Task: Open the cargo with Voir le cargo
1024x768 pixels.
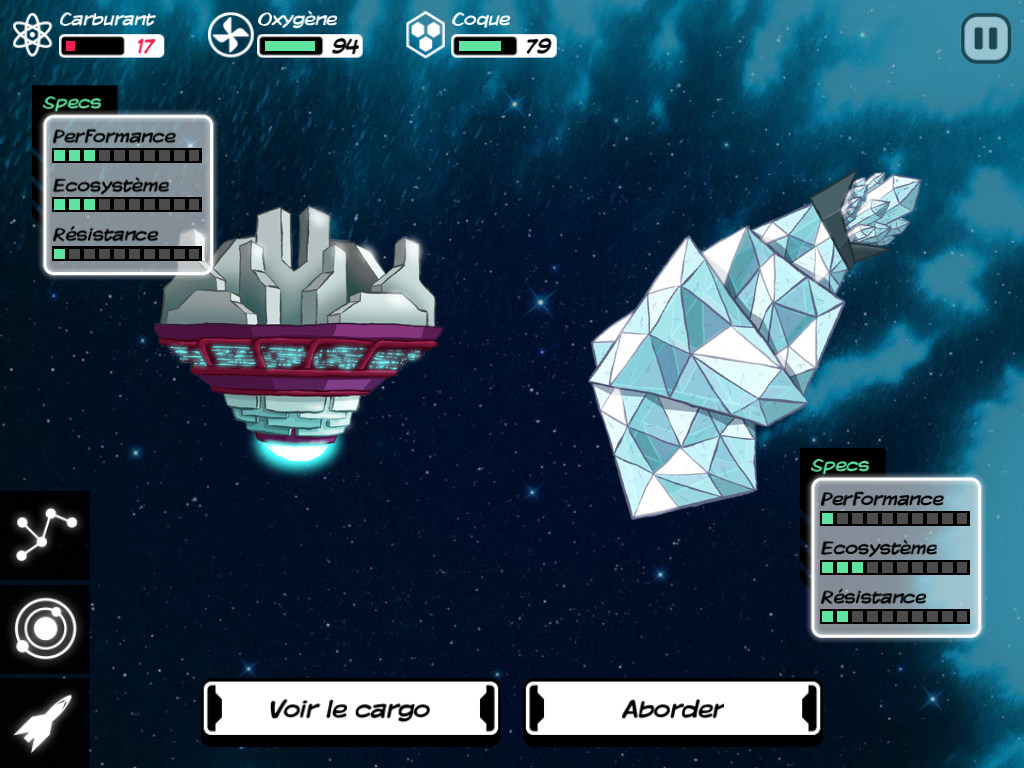Action: click(350, 710)
